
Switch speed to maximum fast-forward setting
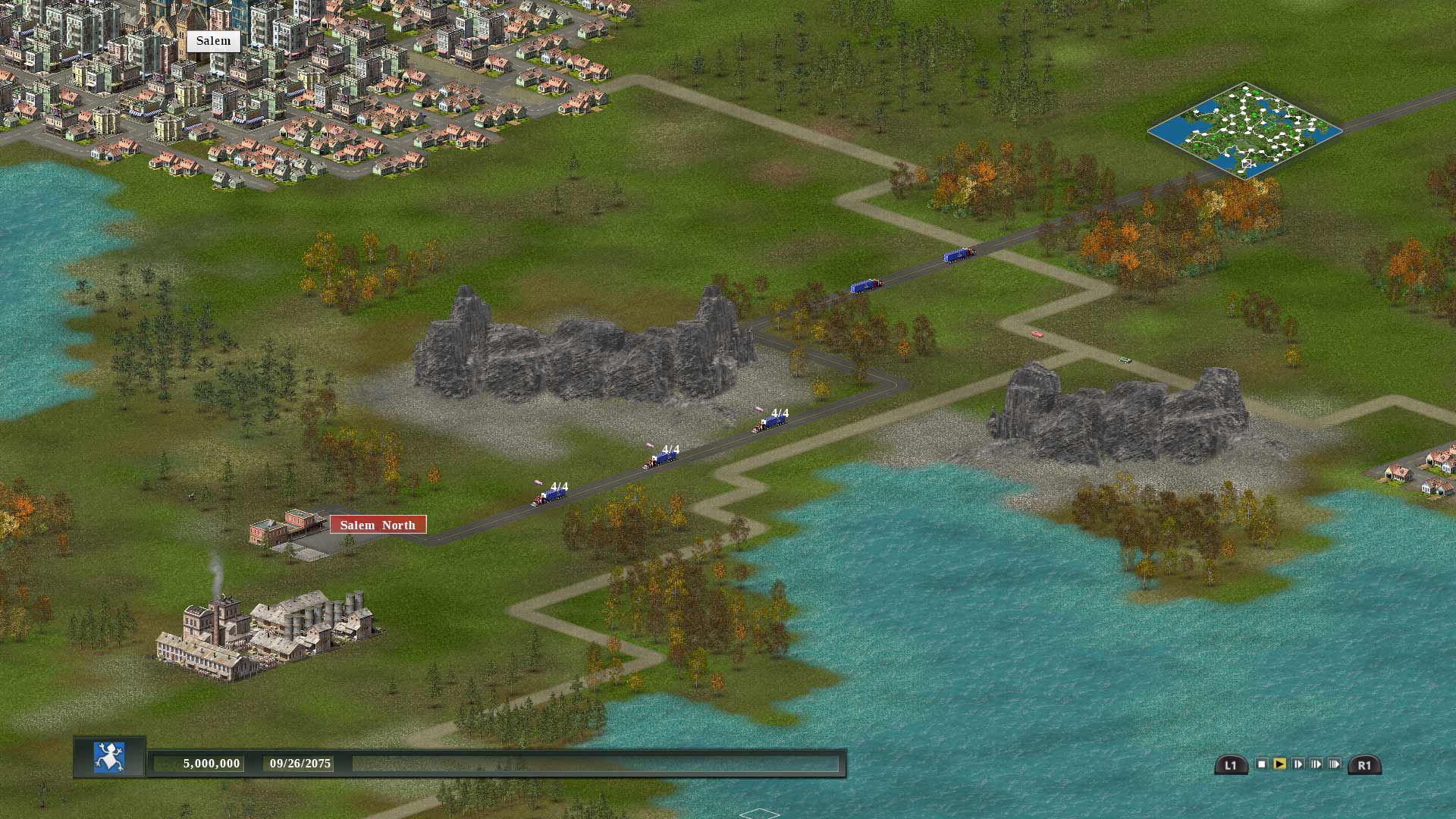[1333, 764]
